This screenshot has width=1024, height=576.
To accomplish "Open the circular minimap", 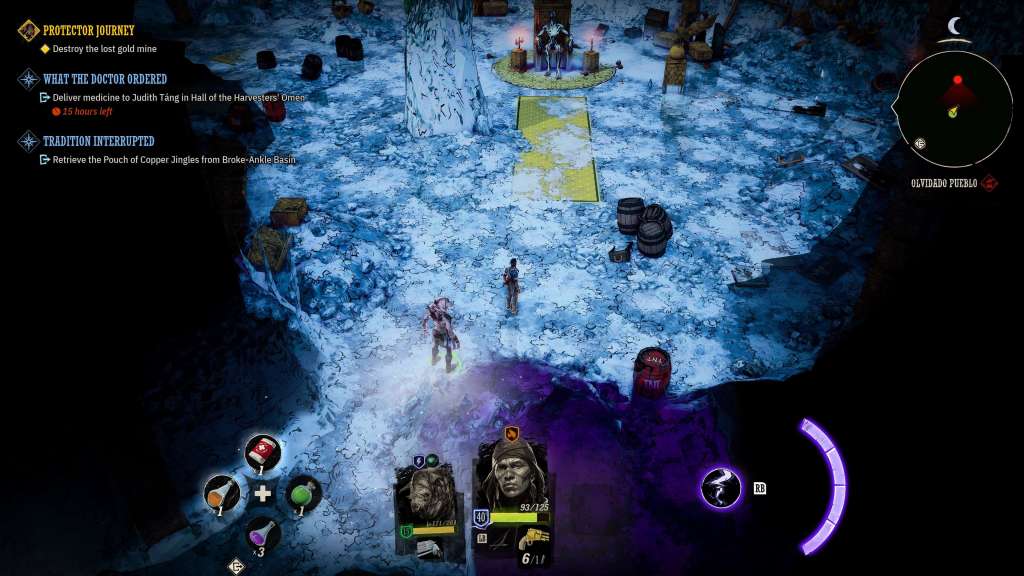I will [x=953, y=110].
